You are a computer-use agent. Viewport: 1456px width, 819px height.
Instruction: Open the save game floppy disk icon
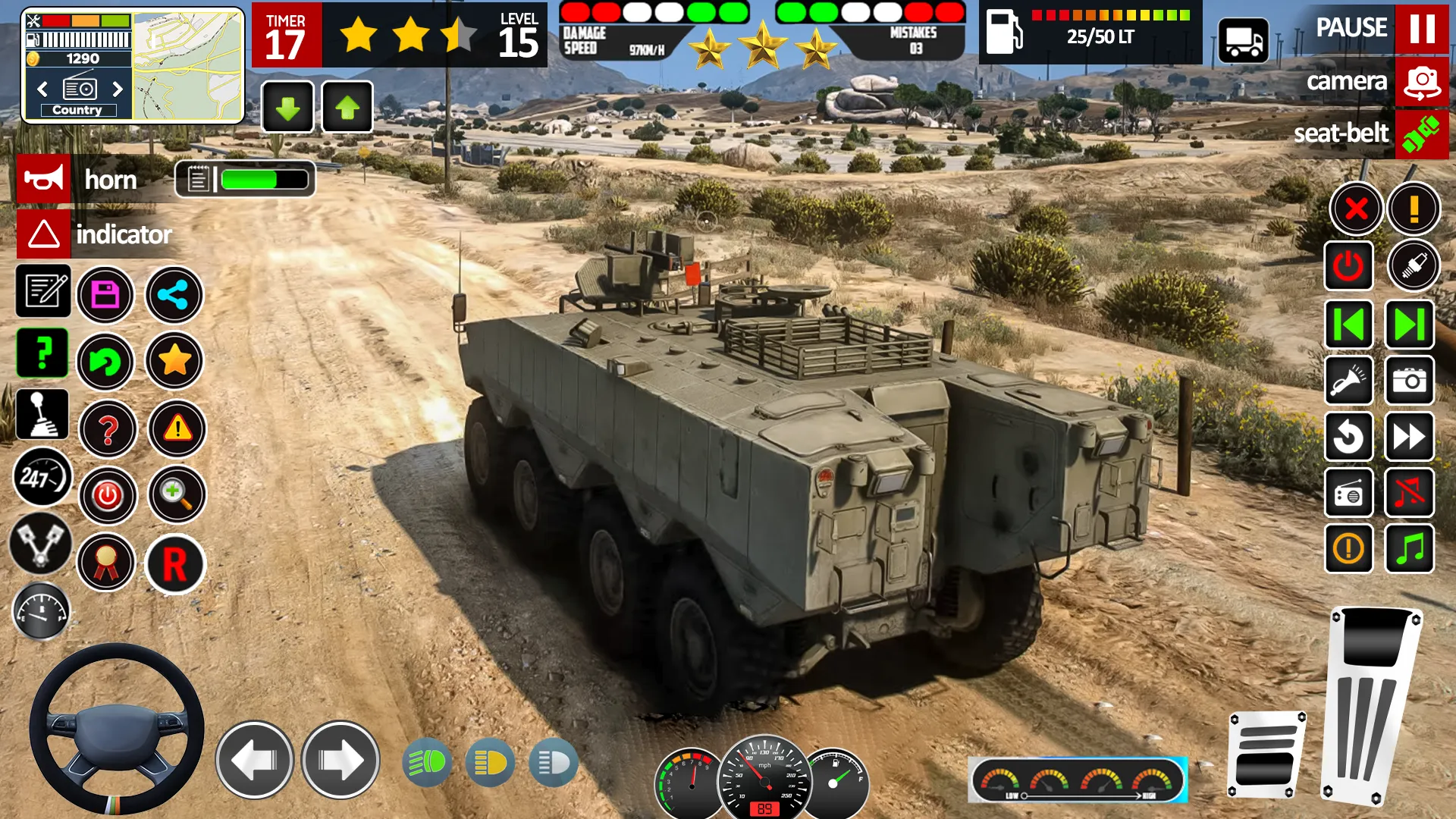click(107, 295)
